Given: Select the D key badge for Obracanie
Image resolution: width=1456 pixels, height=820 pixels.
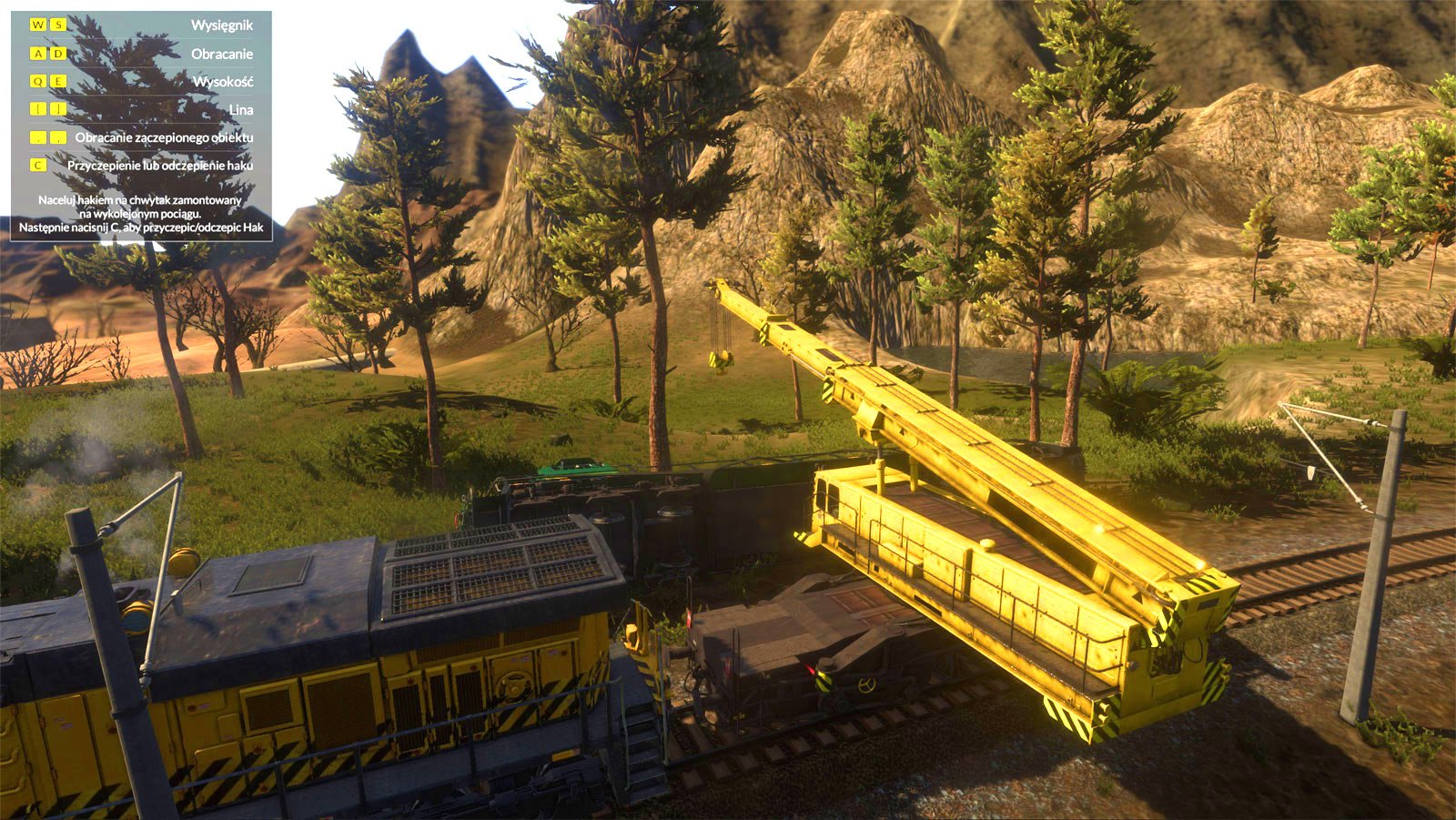Looking at the screenshot, I should [x=58, y=54].
